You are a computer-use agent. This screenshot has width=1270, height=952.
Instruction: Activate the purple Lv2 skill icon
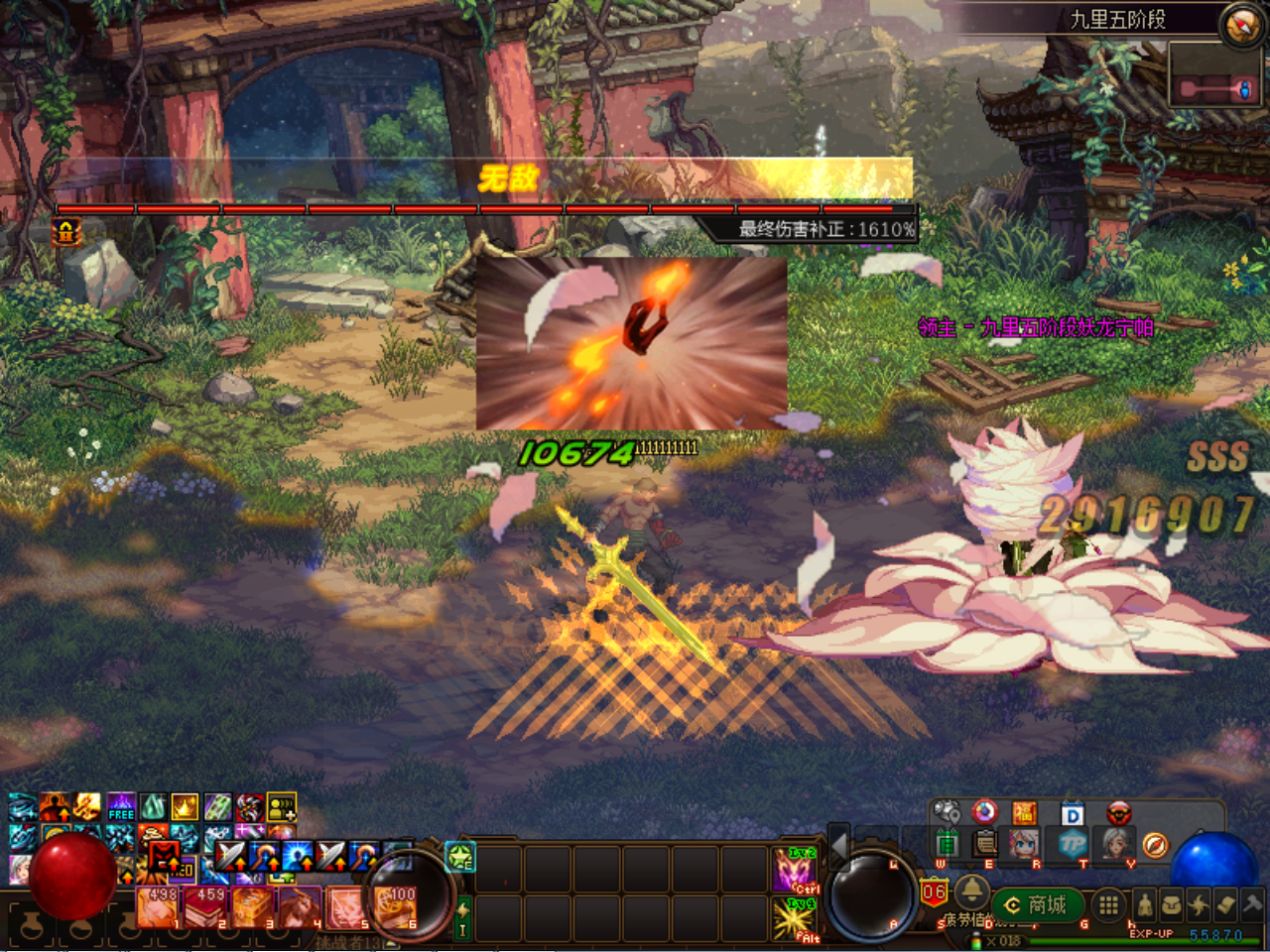point(794,870)
